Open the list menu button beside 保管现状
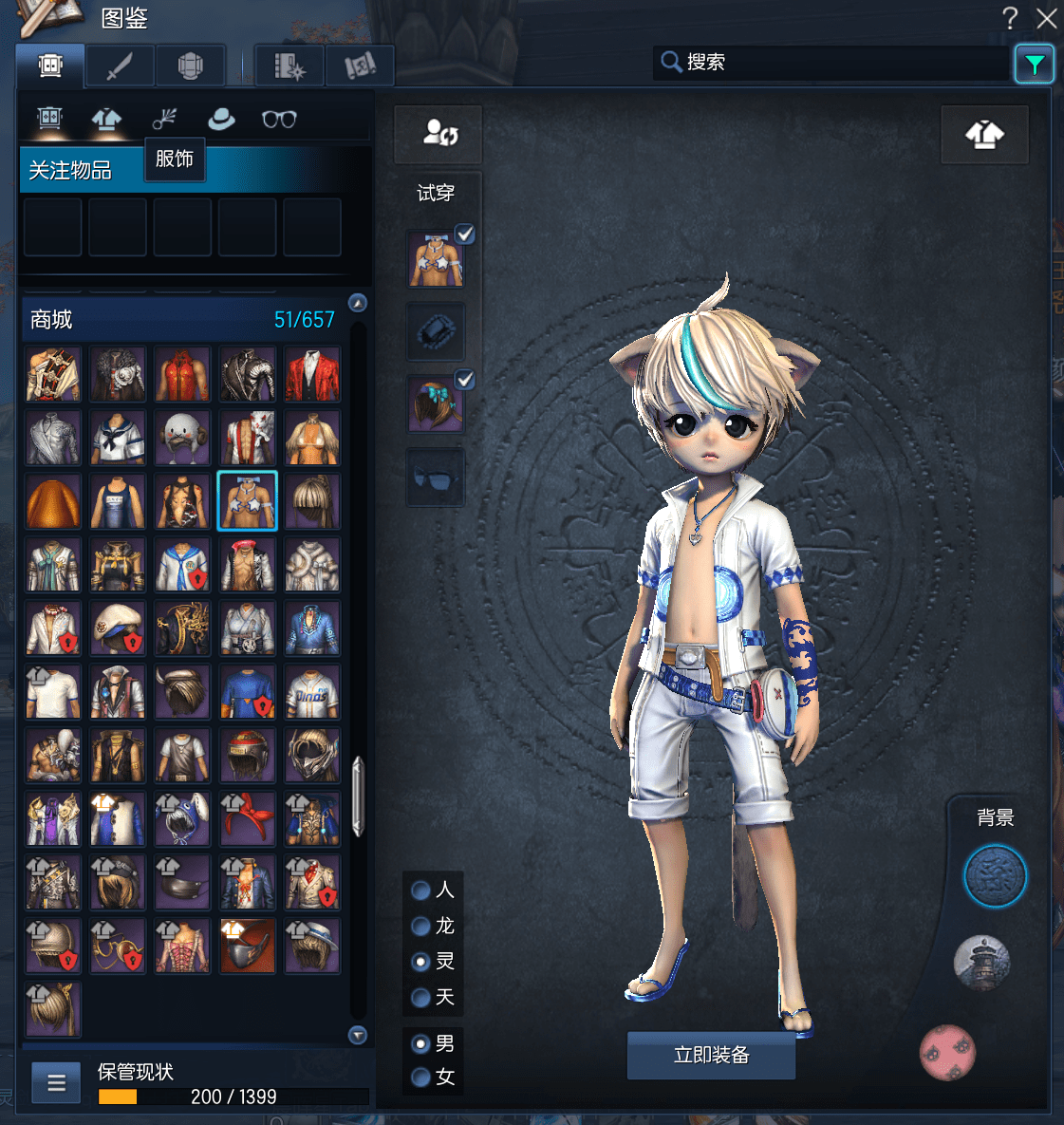Screen dimensions: 1064x1125 click(x=56, y=1083)
